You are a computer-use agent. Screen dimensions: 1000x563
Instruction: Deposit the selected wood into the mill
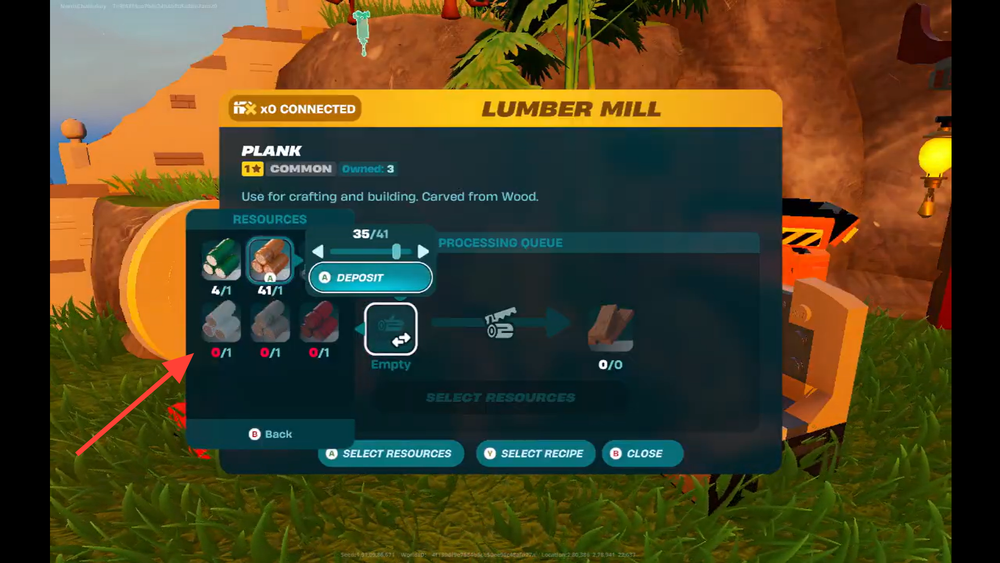point(370,277)
